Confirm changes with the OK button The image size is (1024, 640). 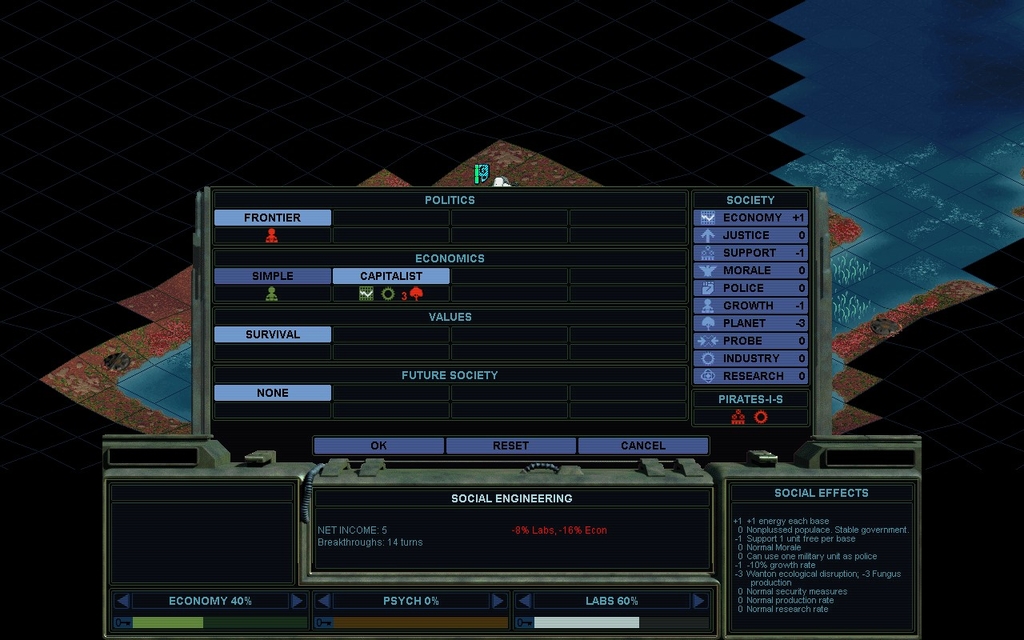click(378, 446)
